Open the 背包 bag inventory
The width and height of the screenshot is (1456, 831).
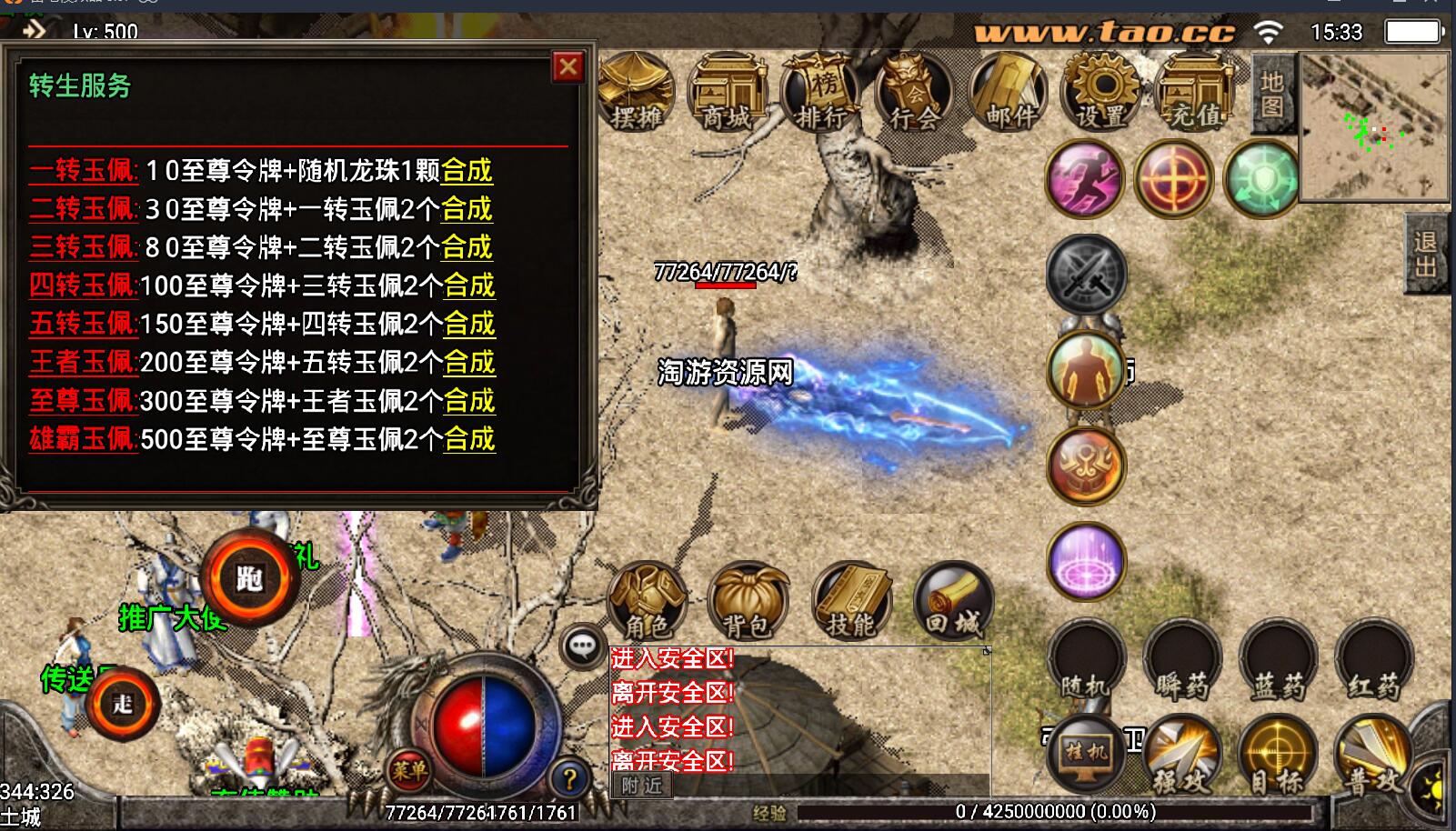click(x=748, y=602)
